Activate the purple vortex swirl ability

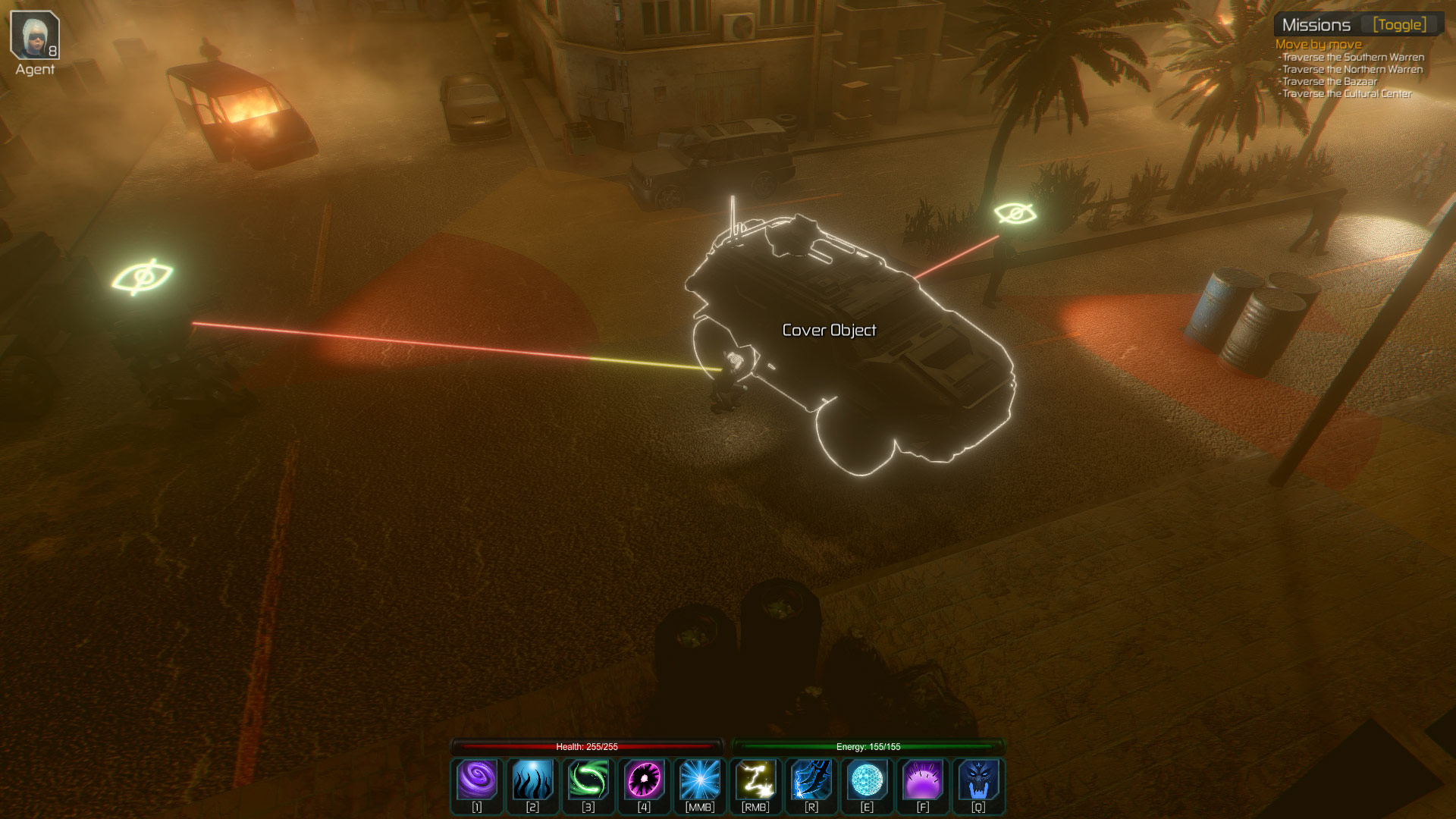click(477, 780)
